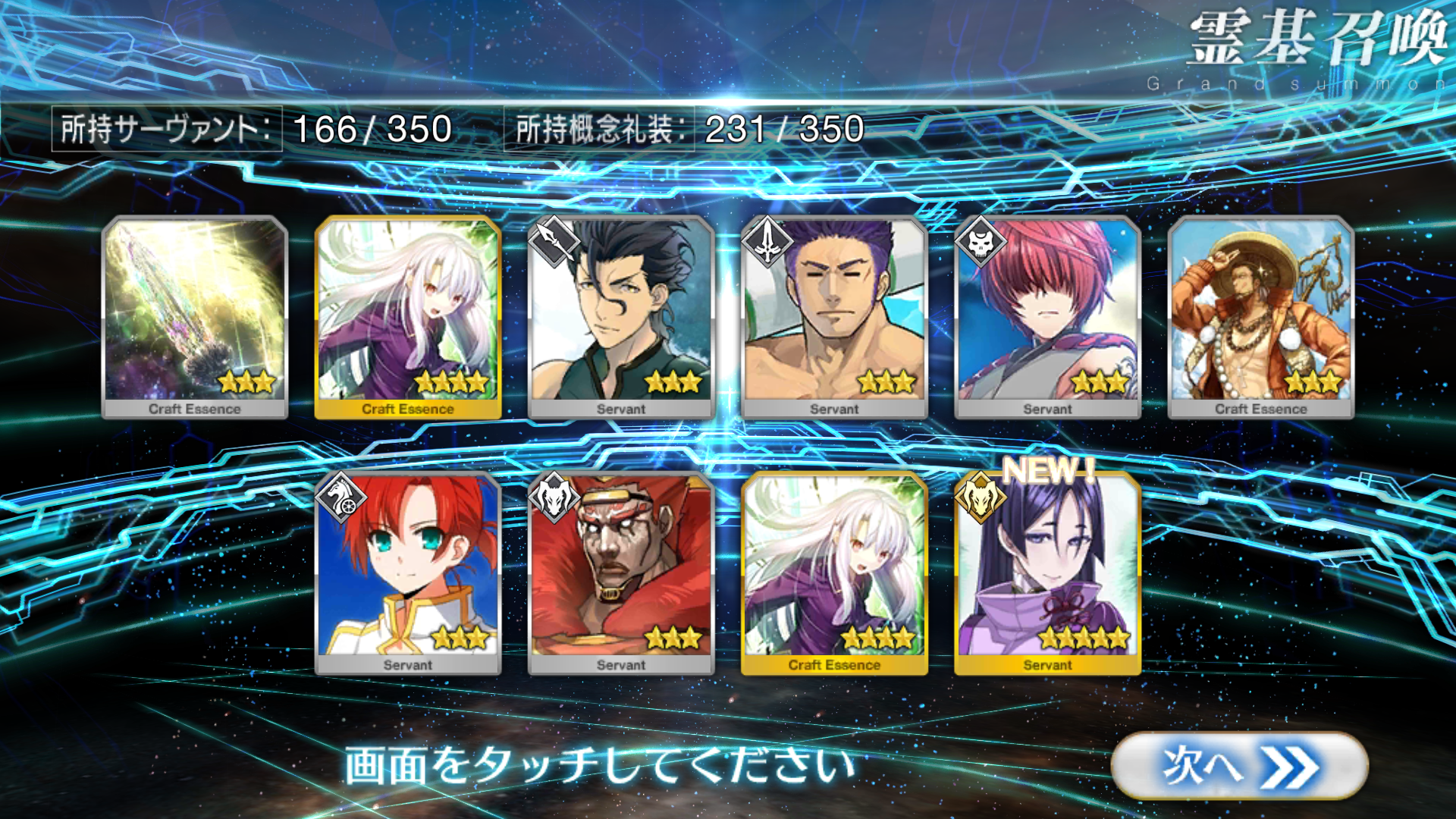Choose the red-caped Berserker Servant card
Image resolution: width=1456 pixels, height=819 pixels.
621,573
